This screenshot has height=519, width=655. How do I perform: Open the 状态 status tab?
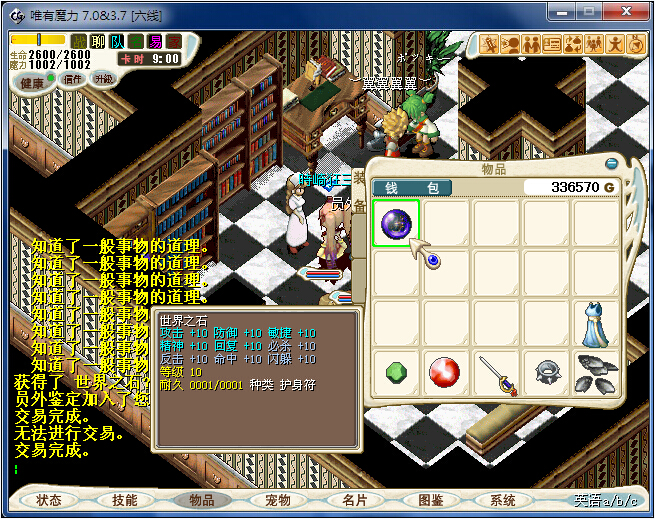[49, 500]
